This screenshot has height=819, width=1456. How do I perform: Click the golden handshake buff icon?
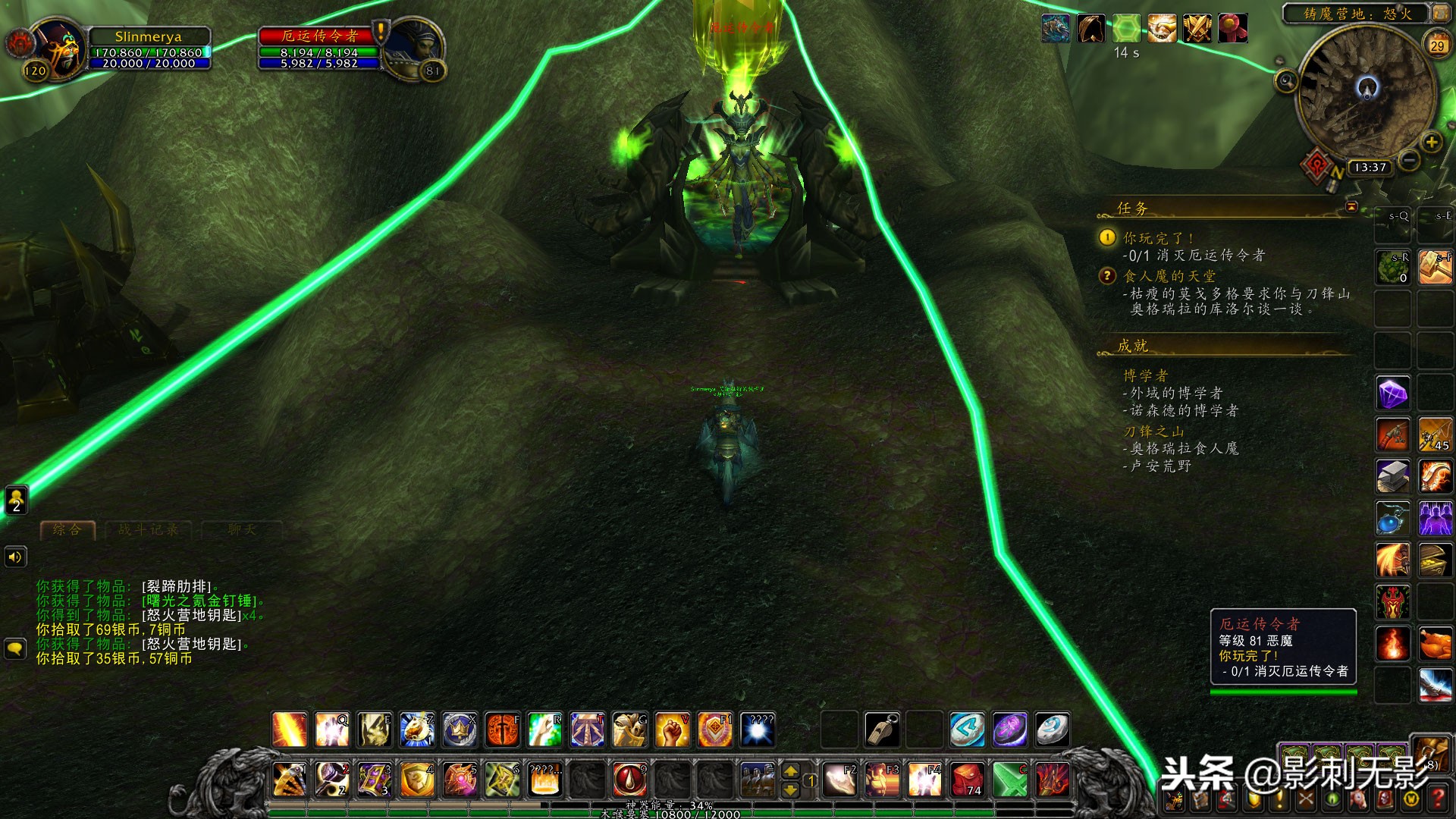(1162, 29)
